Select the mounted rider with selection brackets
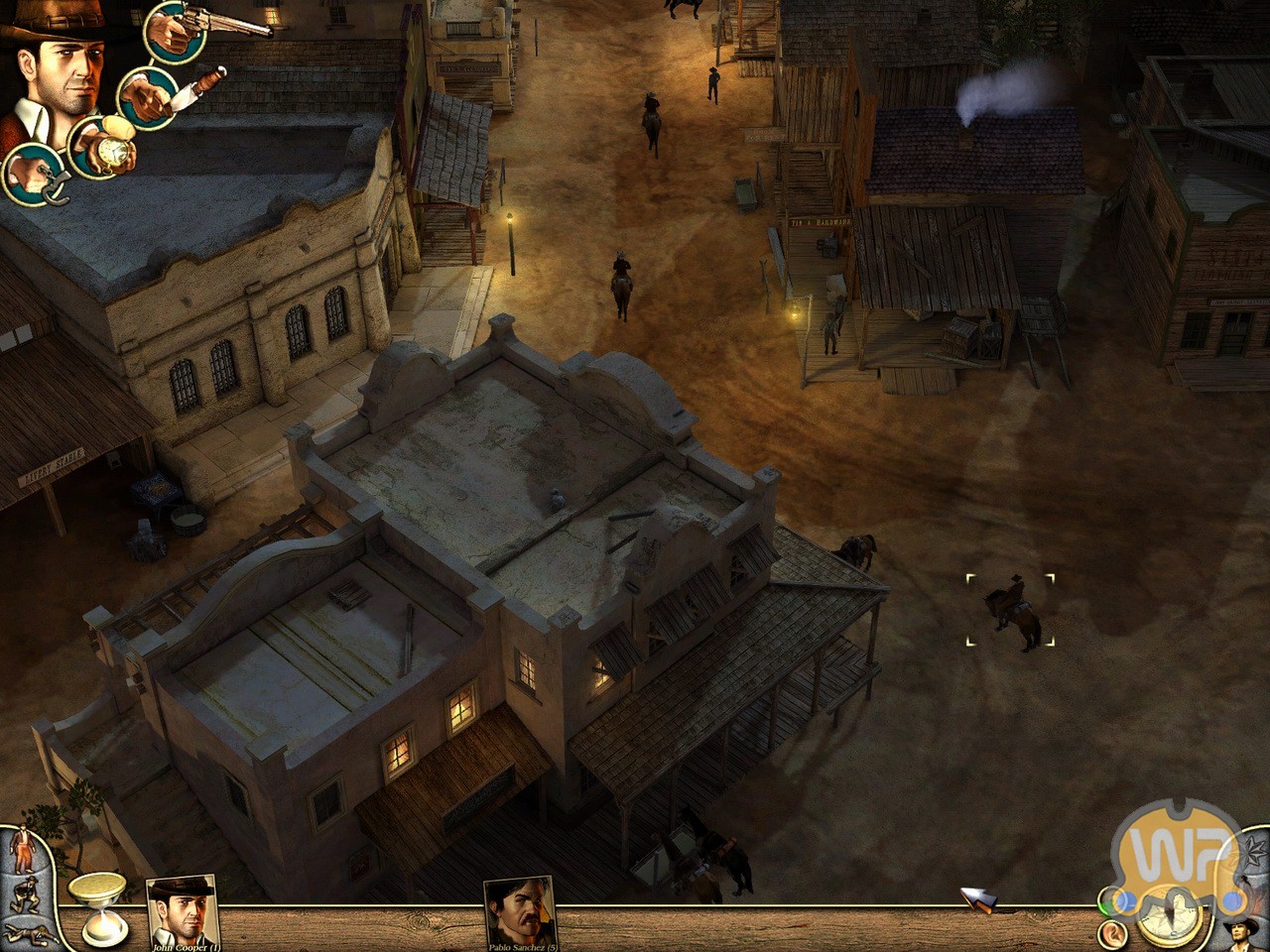This screenshot has height=952, width=1270. point(1011,610)
